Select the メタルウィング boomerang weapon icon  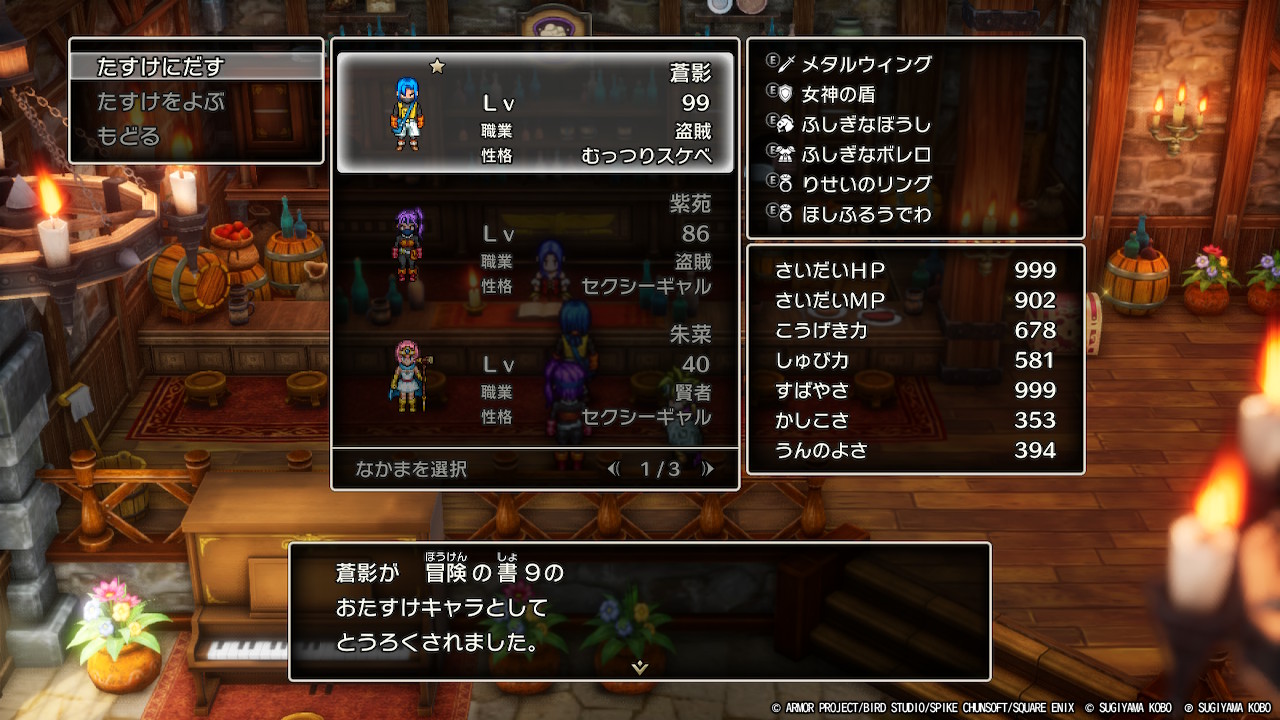(x=786, y=62)
